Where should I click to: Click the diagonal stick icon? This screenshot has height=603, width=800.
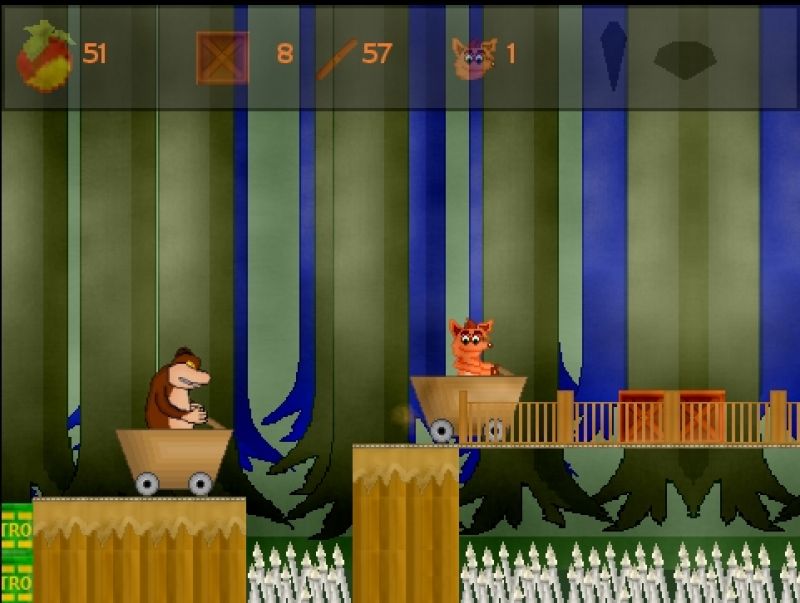click(336, 58)
